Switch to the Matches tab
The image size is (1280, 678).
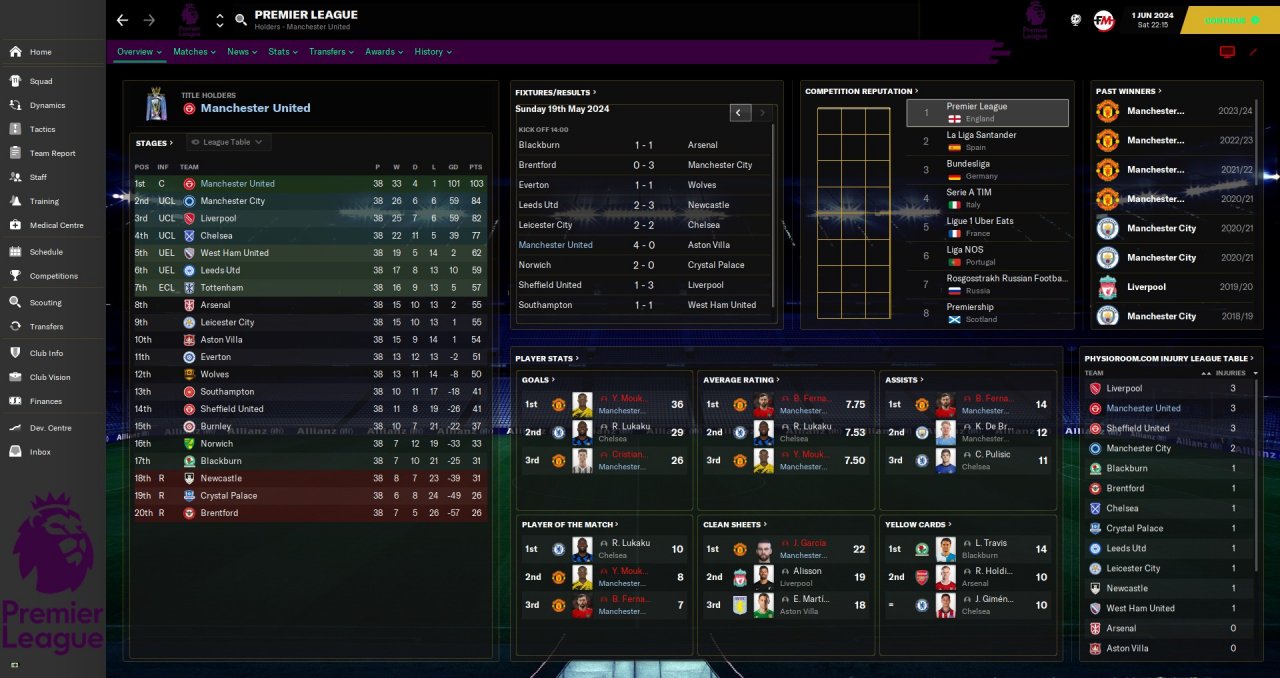pos(193,52)
